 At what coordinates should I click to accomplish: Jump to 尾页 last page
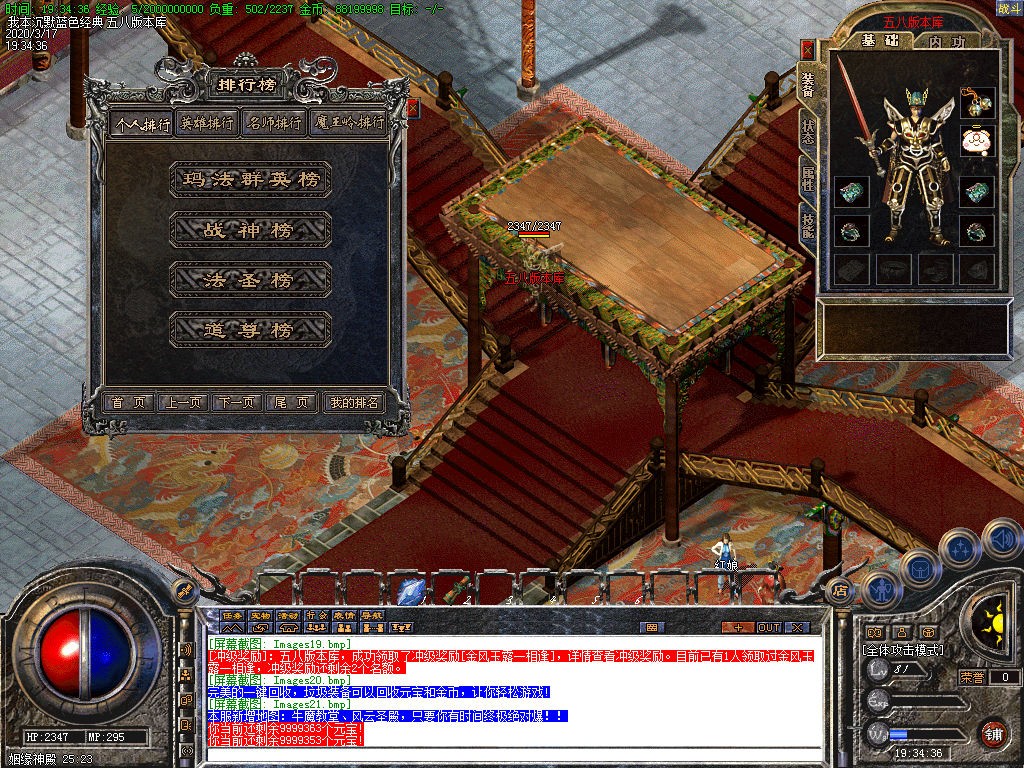point(293,402)
